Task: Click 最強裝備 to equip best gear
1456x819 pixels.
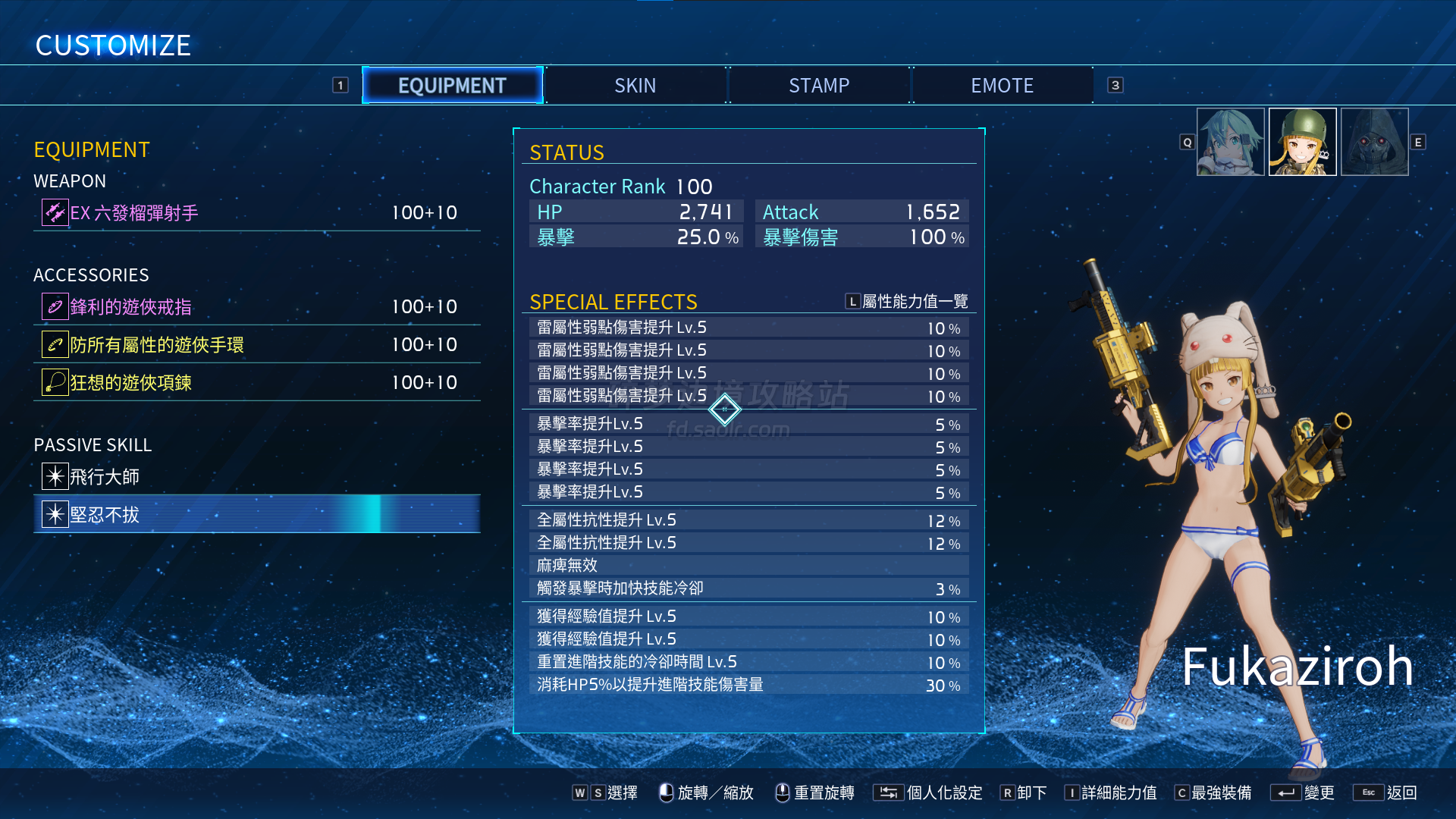Action: click(1212, 792)
